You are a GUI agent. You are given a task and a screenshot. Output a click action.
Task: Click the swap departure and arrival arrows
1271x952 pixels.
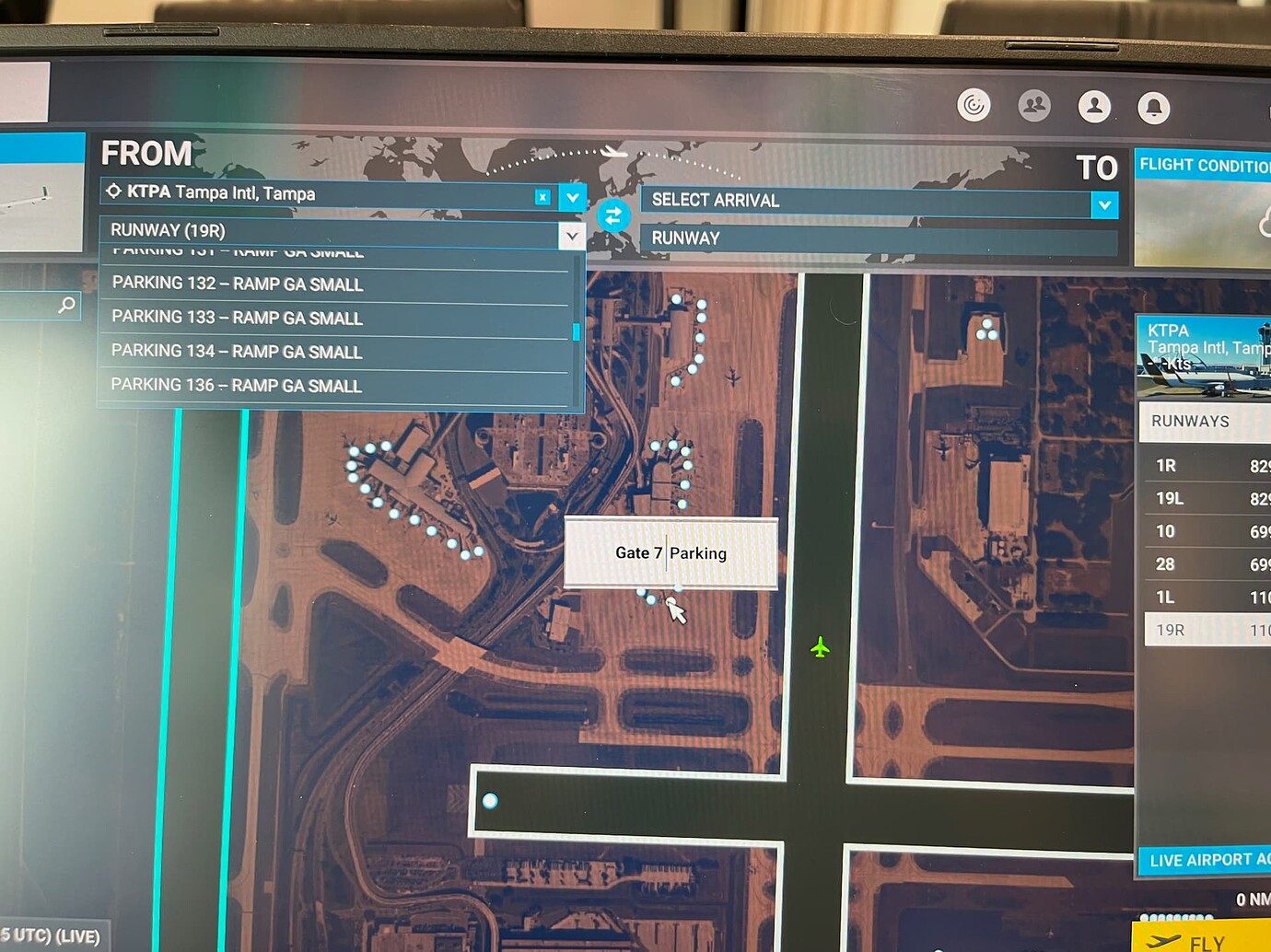tap(613, 215)
